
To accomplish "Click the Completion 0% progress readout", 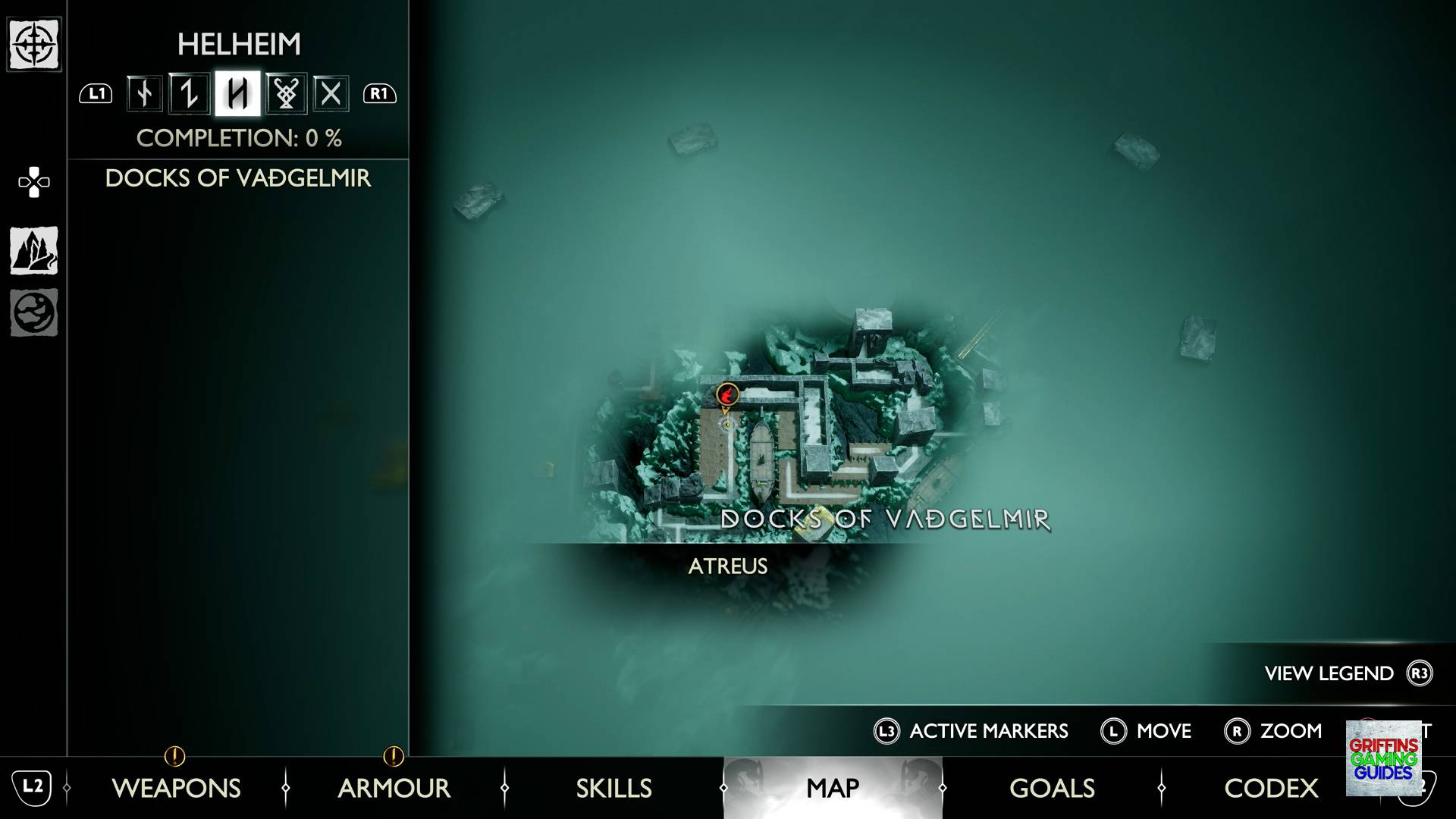I will pyautogui.click(x=240, y=139).
